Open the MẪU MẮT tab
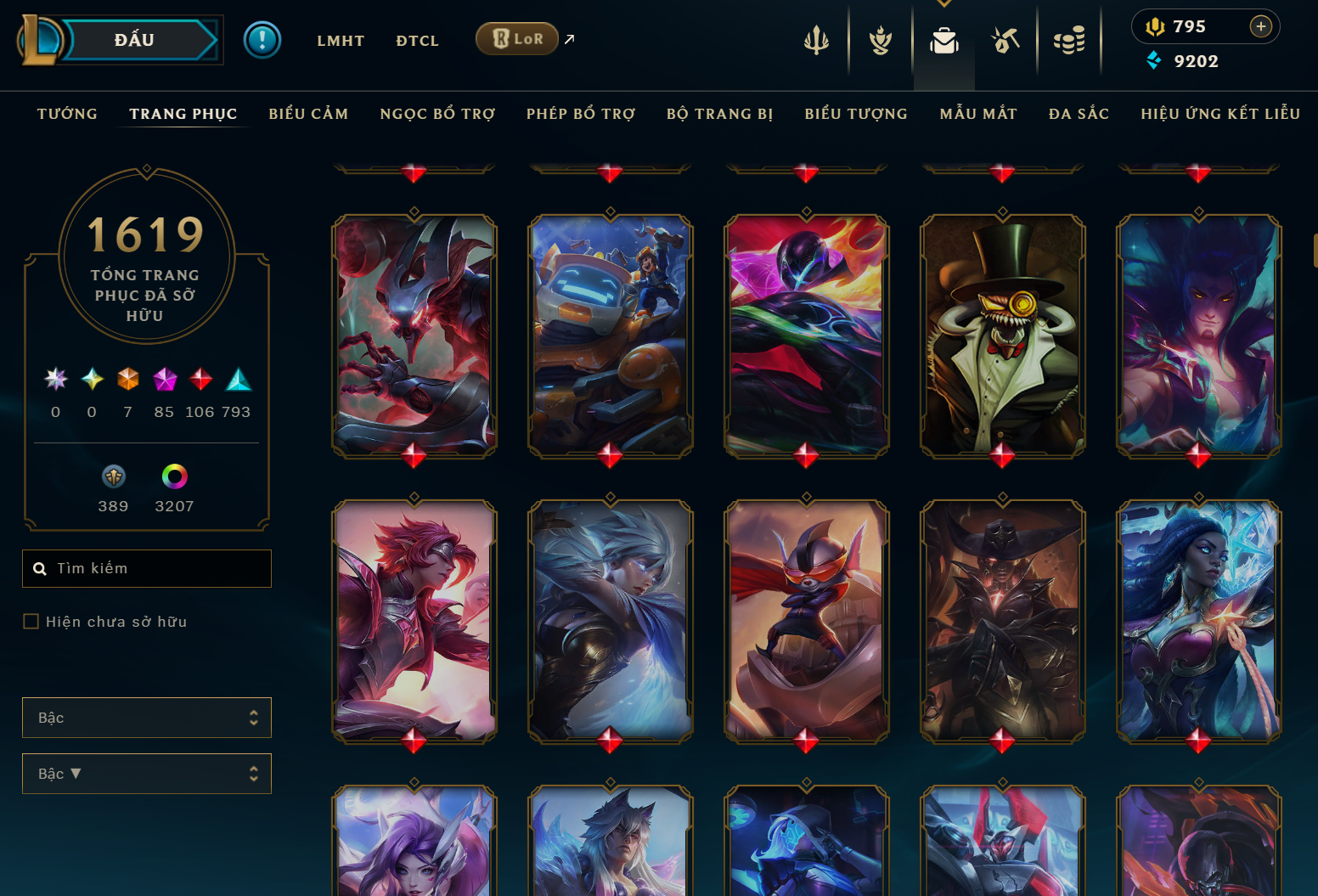Viewport: 1318px width, 896px height. click(977, 113)
